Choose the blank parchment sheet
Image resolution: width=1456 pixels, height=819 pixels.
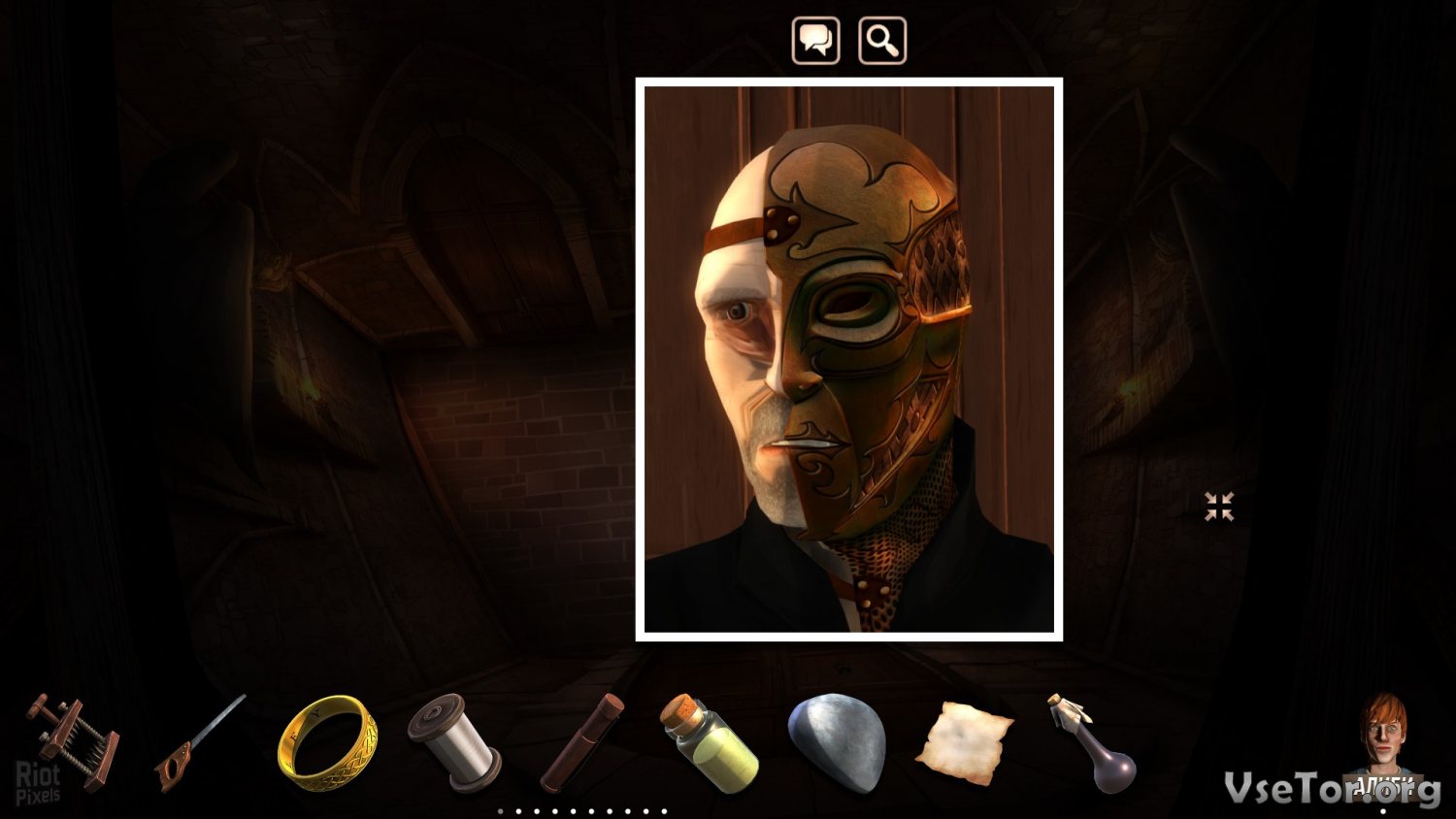click(964, 743)
